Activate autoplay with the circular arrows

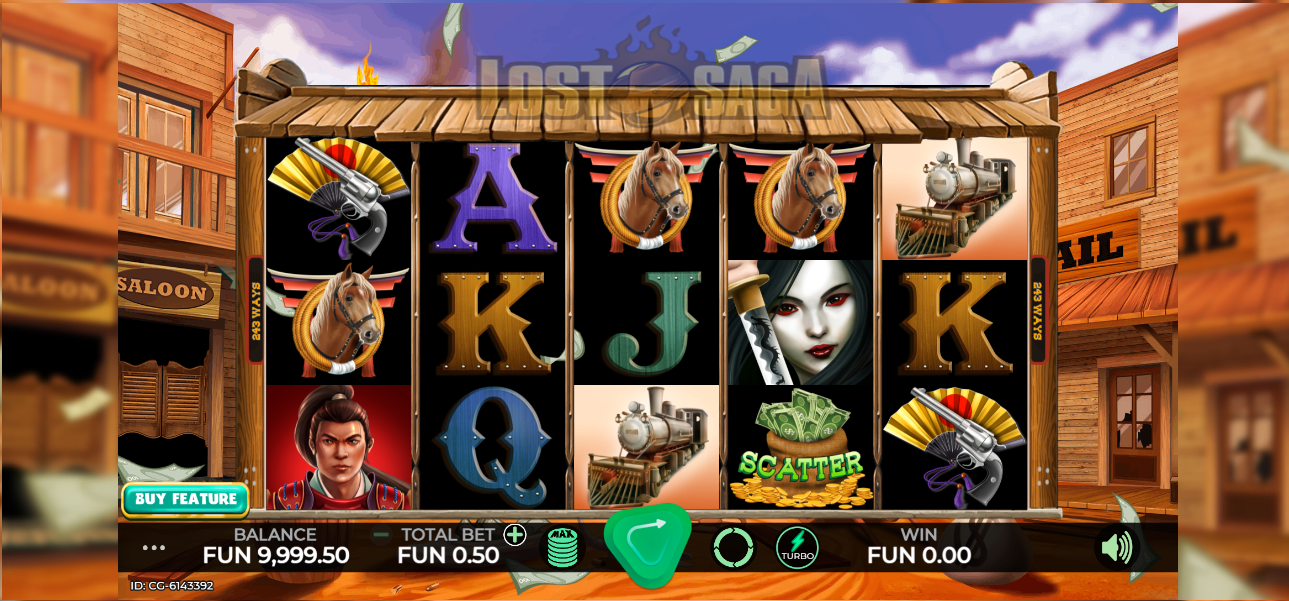[x=732, y=547]
